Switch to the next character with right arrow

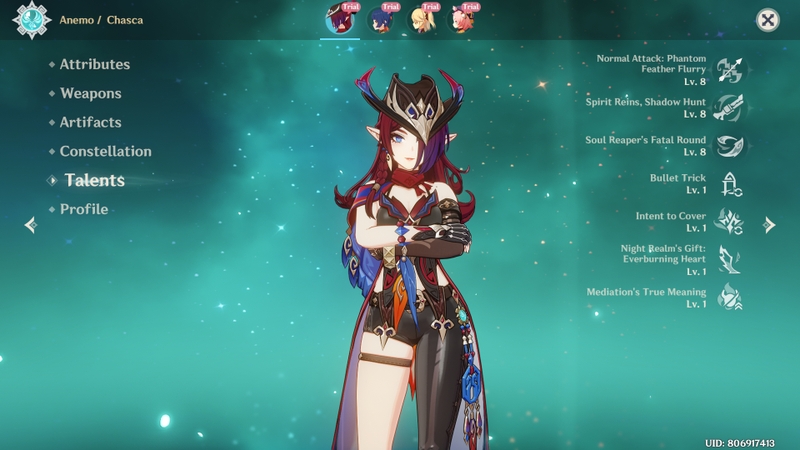click(769, 225)
